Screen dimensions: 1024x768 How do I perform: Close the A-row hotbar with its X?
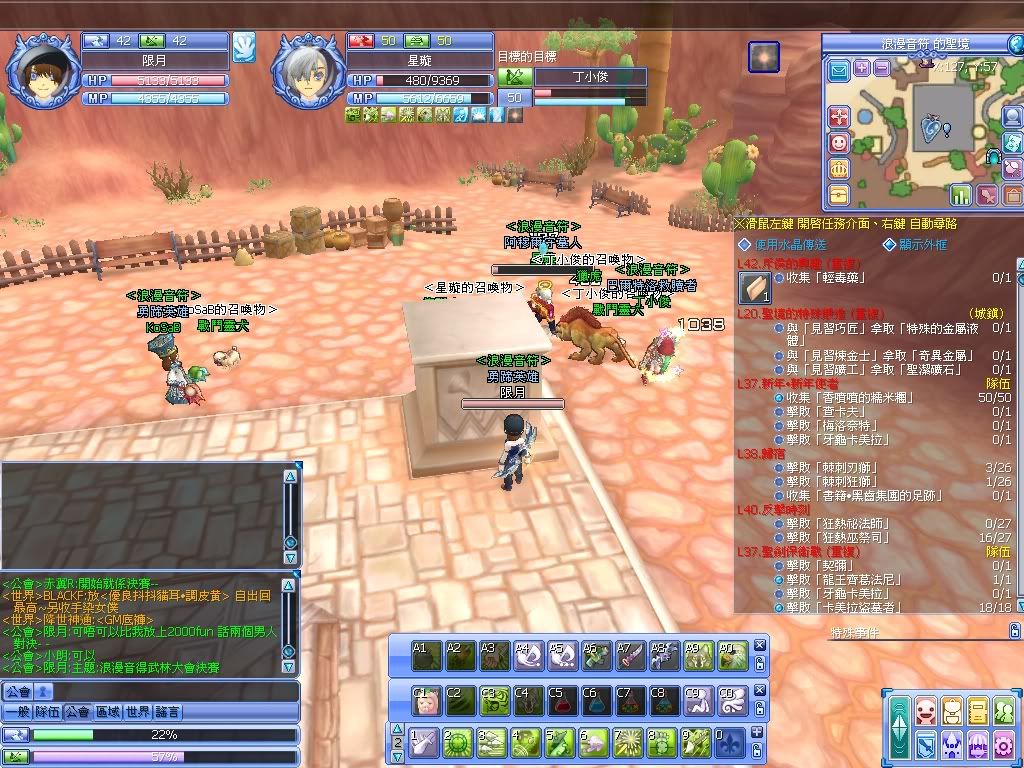click(759, 645)
